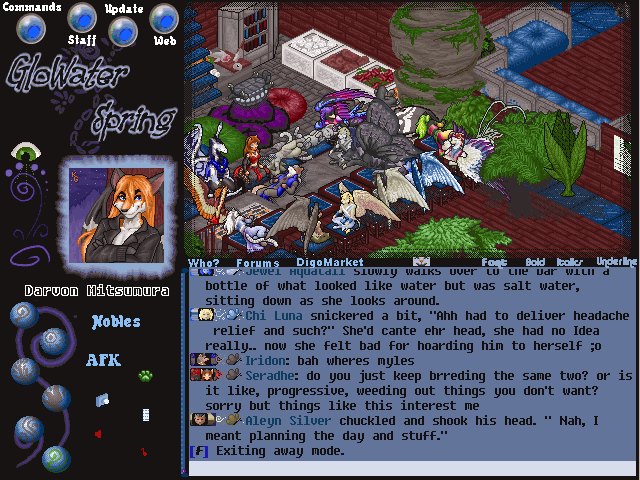Toggle the AFK status button
Image resolution: width=640 pixels, height=480 pixels.
pos(103,360)
